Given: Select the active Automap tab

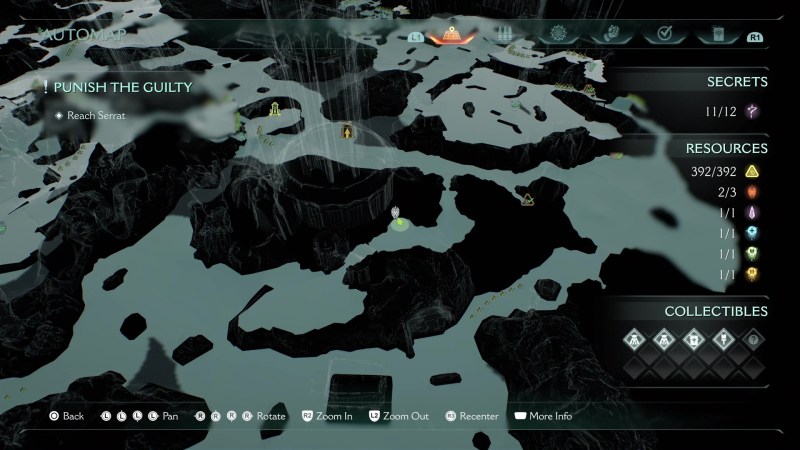Looking at the screenshot, I should 451,35.
